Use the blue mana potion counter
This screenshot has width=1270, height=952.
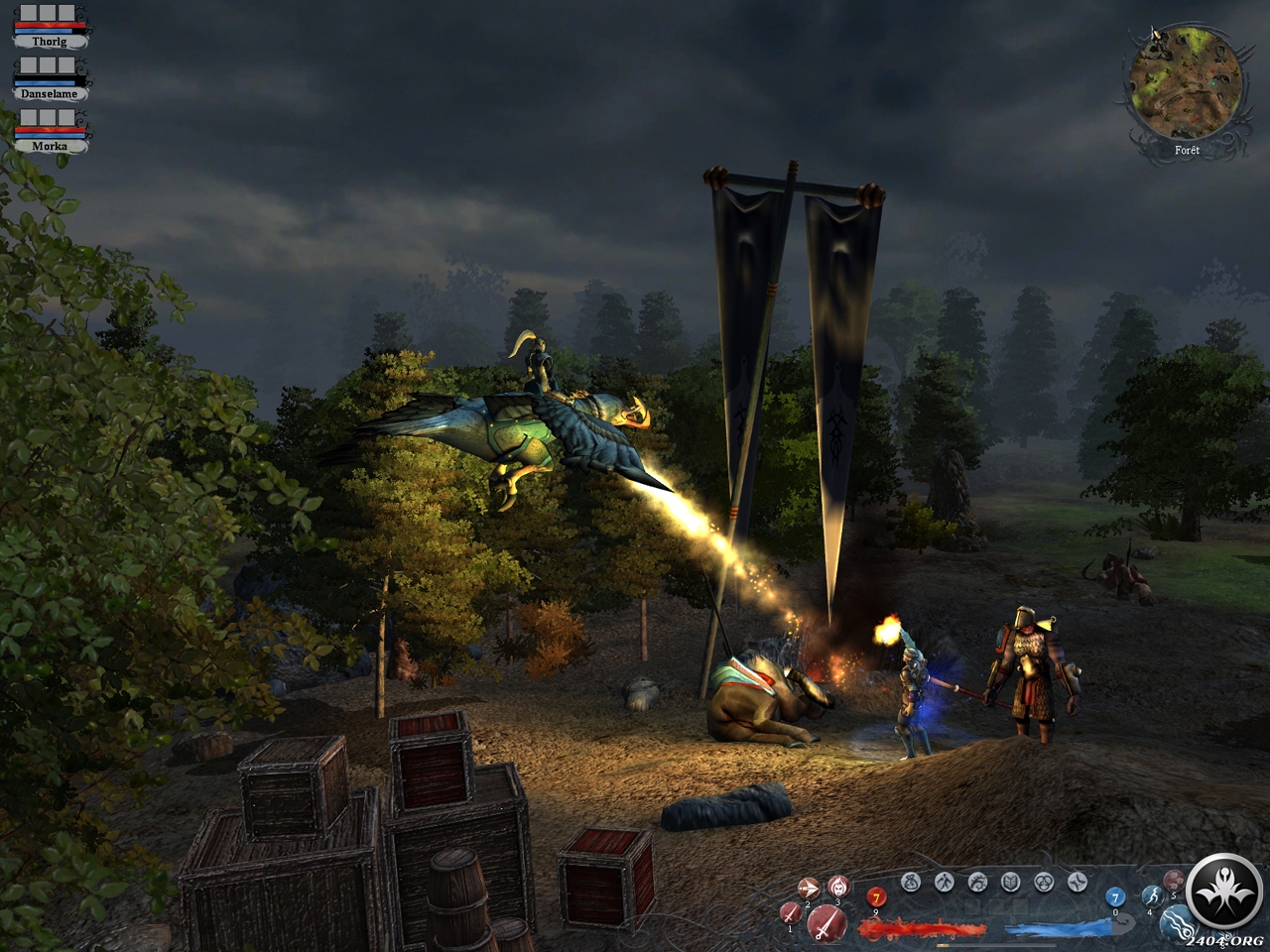1114,897
